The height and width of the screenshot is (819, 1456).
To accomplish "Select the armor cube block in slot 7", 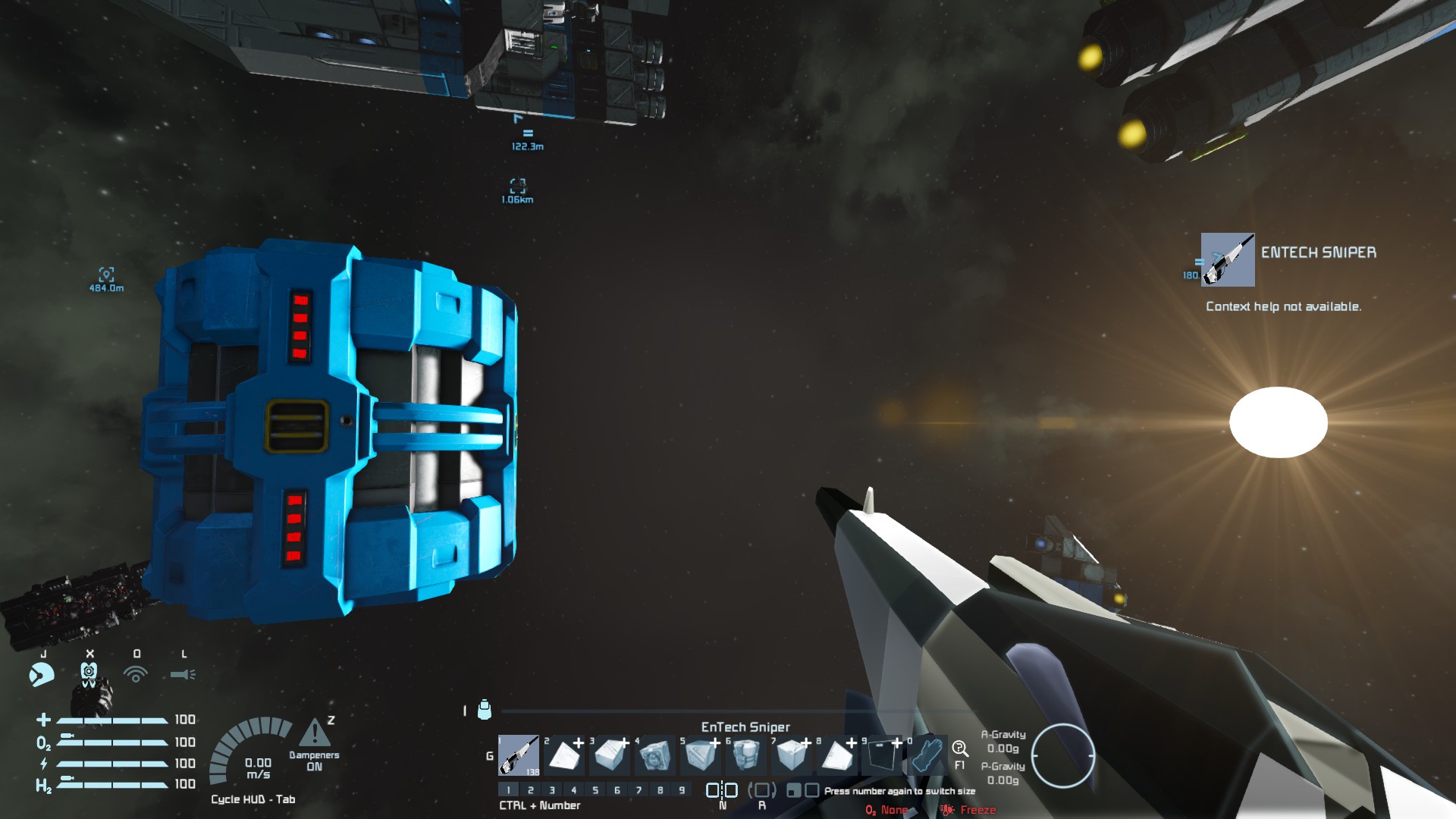I will pos(792,755).
